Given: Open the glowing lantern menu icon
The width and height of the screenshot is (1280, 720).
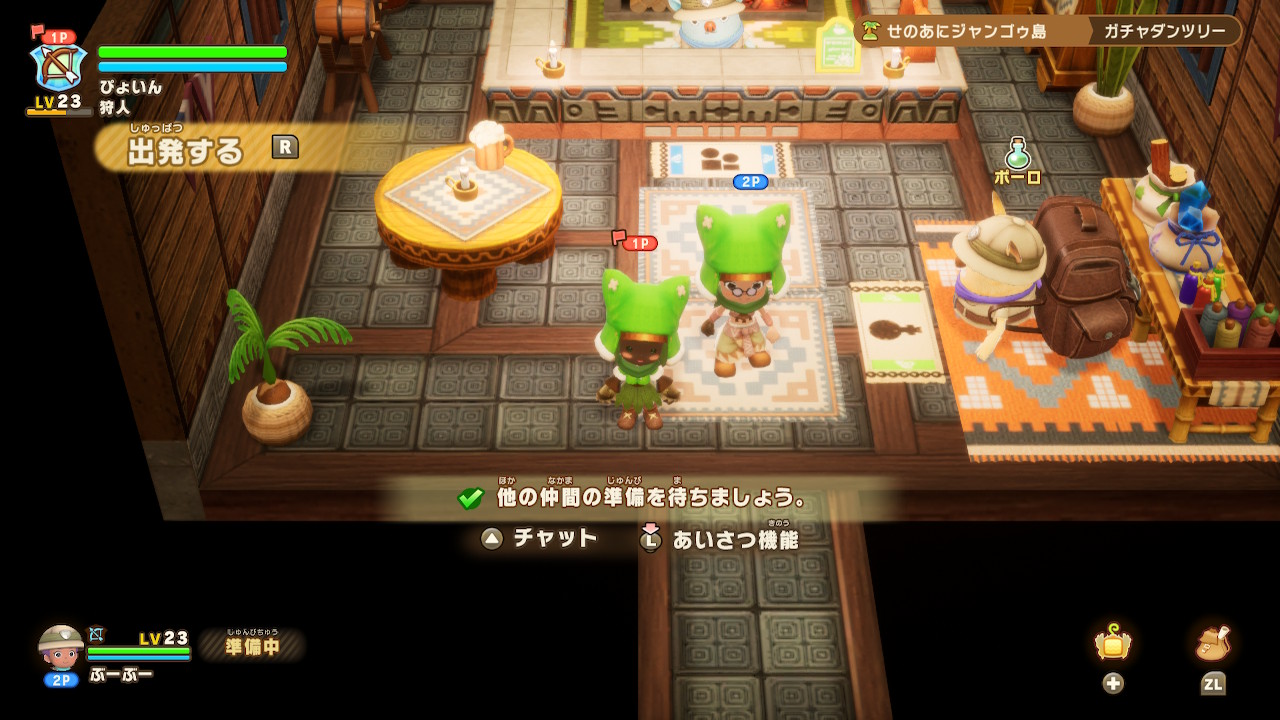Looking at the screenshot, I should (1112, 644).
